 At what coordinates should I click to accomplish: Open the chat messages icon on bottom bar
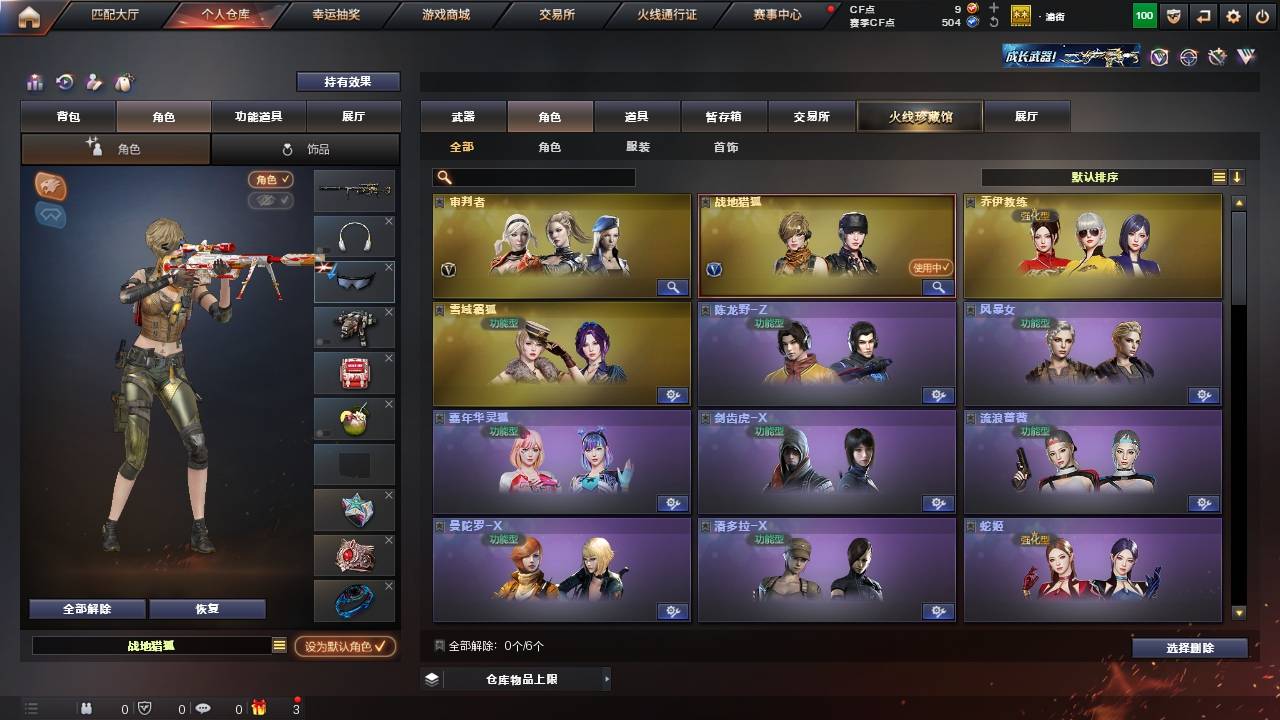[x=203, y=708]
